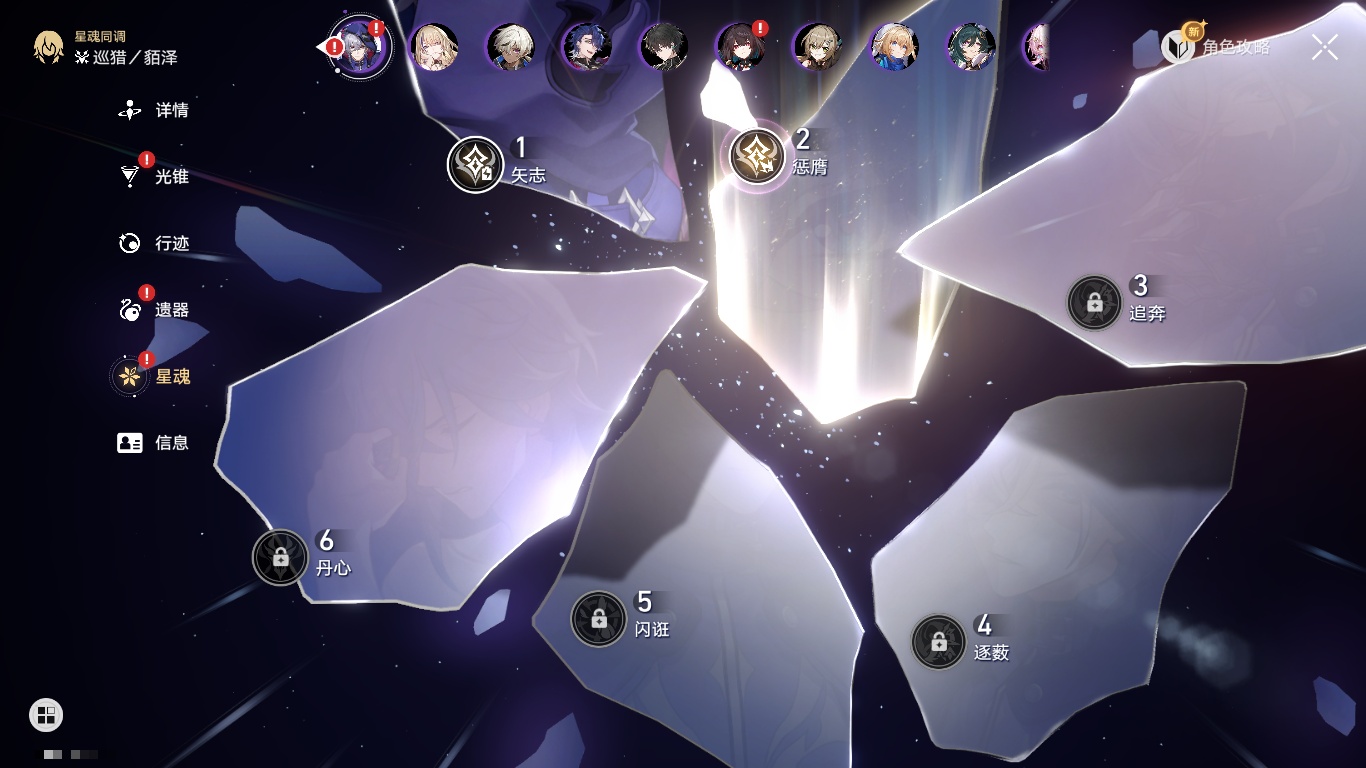Close the character screen
This screenshot has height=768, width=1366.
coord(1325,47)
